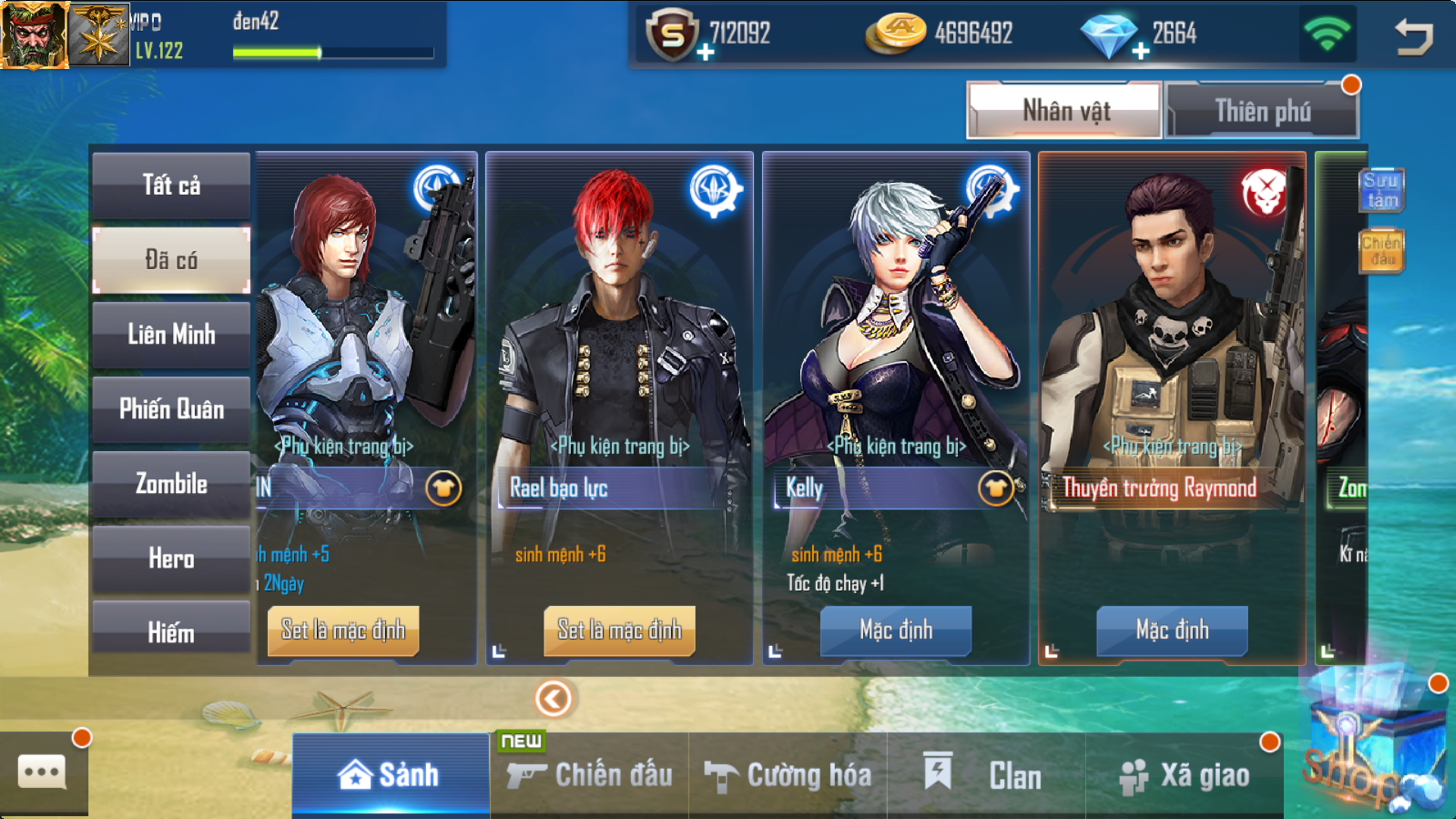
Task: Click Mặc định under Kelly
Action: pos(896,630)
